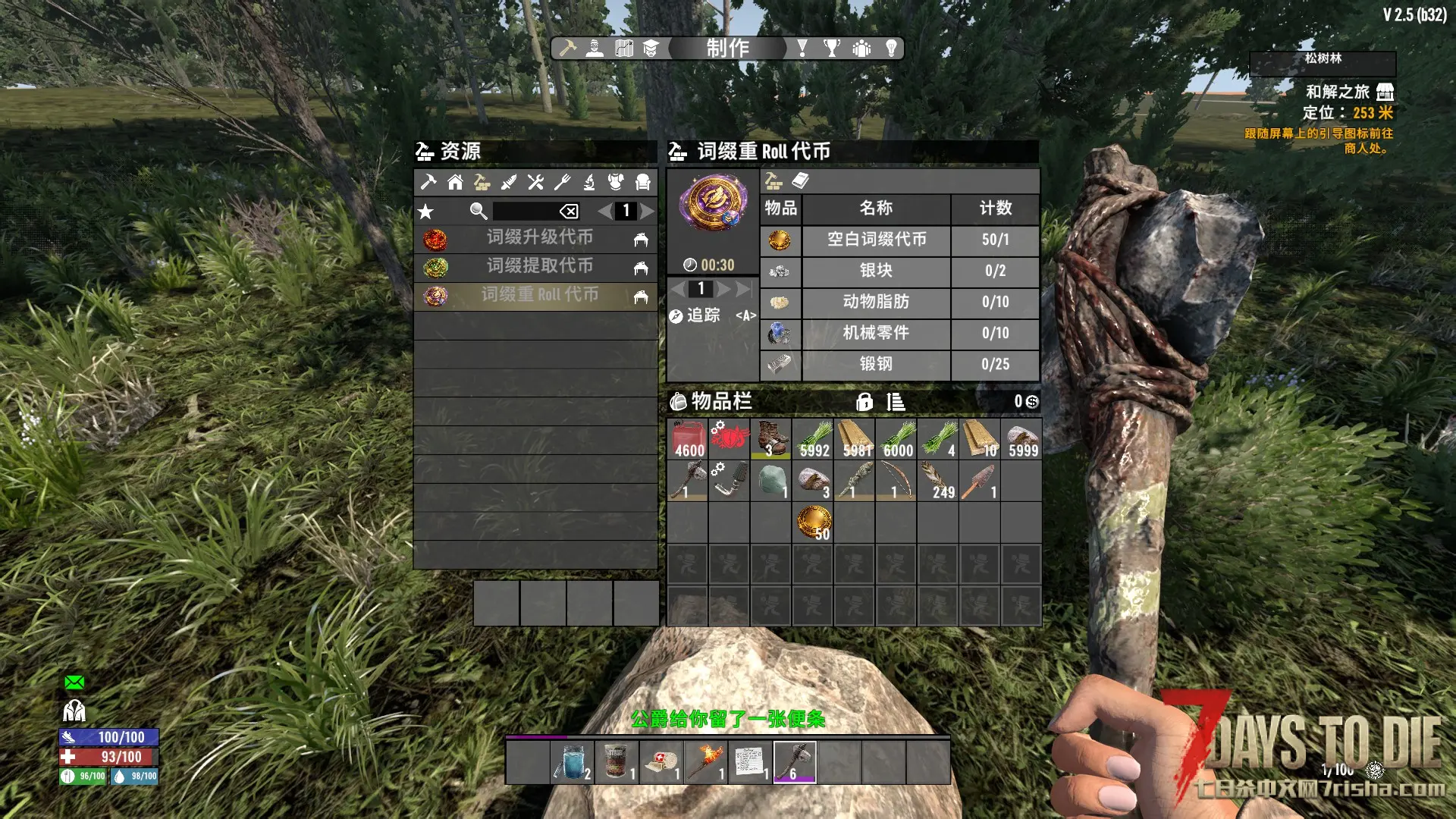Select the gold token stack of 50
Viewport: 1456px width, 819px height.
pos(813,522)
